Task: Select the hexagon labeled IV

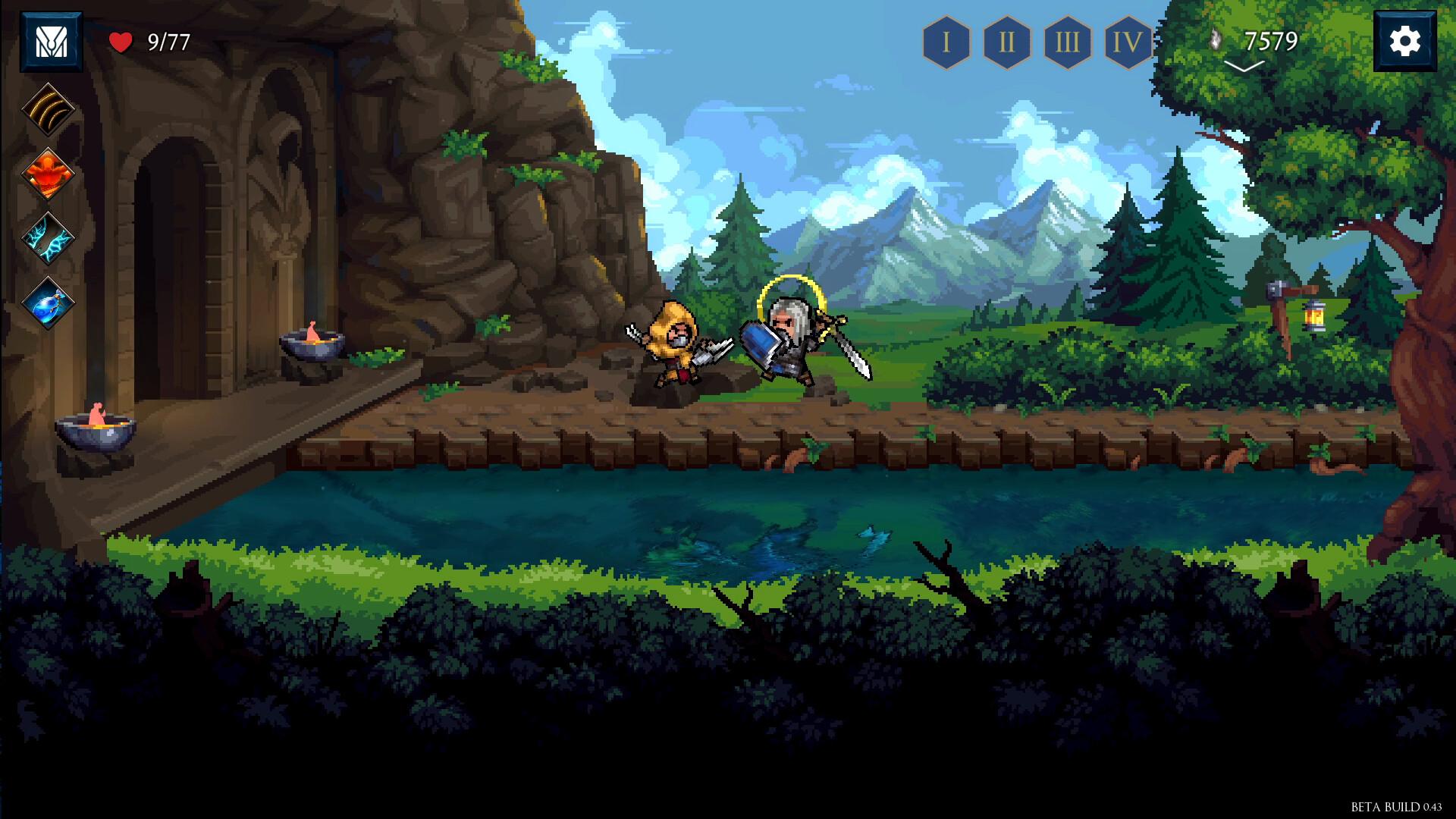Action: point(1128,42)
